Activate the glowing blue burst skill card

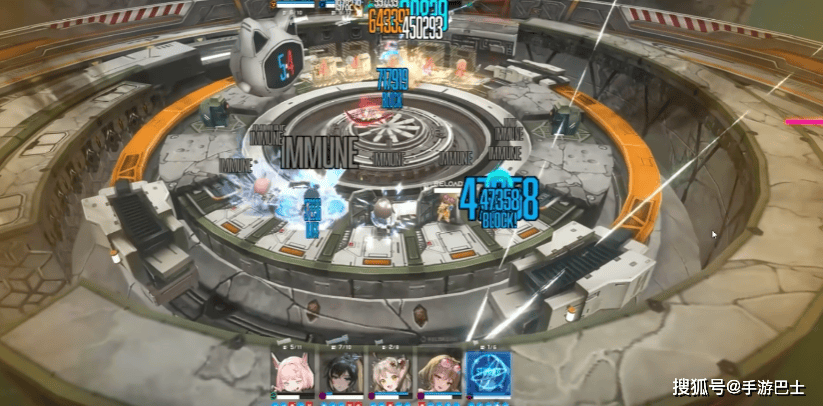(487, 373)
